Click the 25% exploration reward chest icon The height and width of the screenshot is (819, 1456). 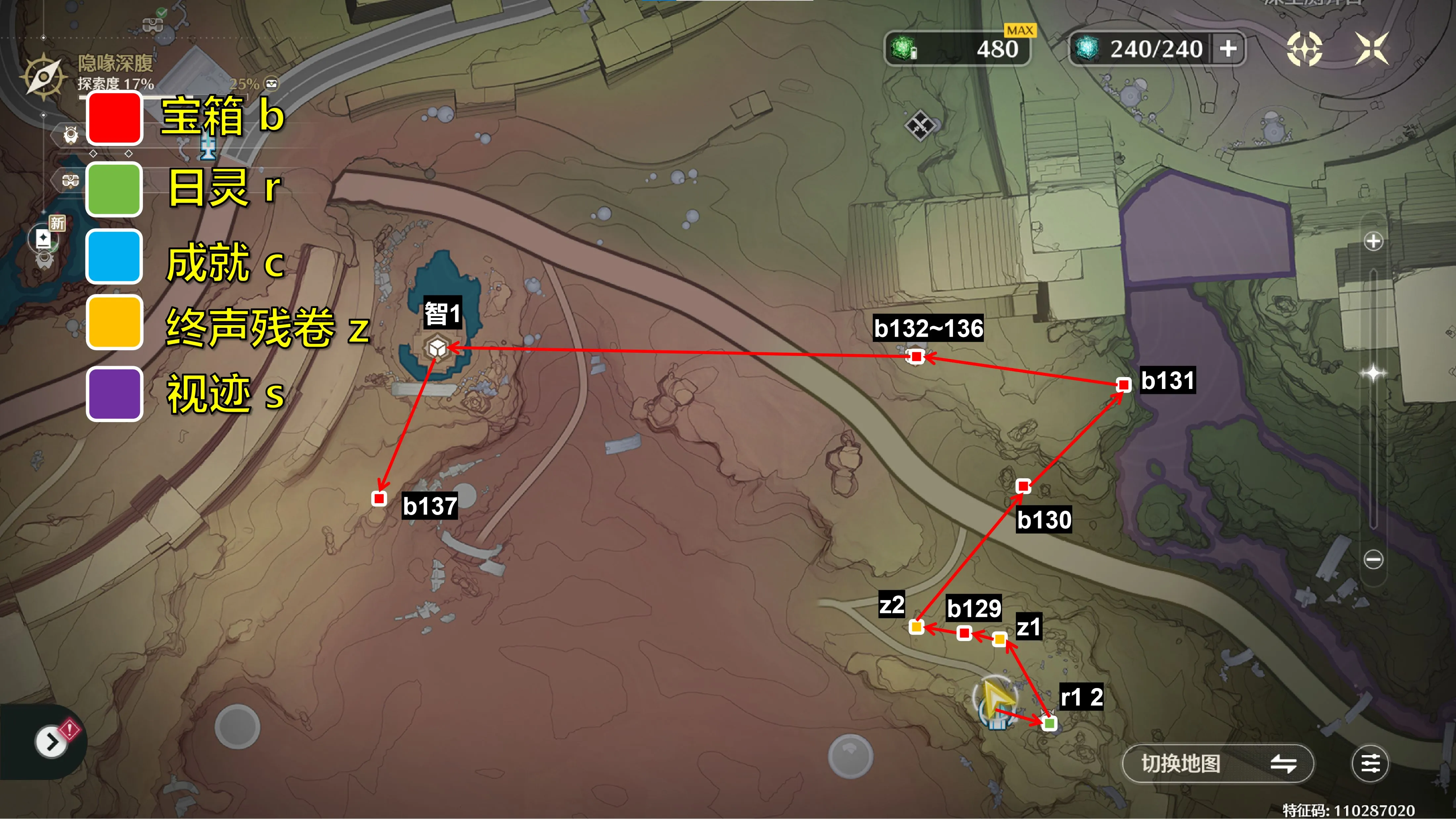point(272,84)
